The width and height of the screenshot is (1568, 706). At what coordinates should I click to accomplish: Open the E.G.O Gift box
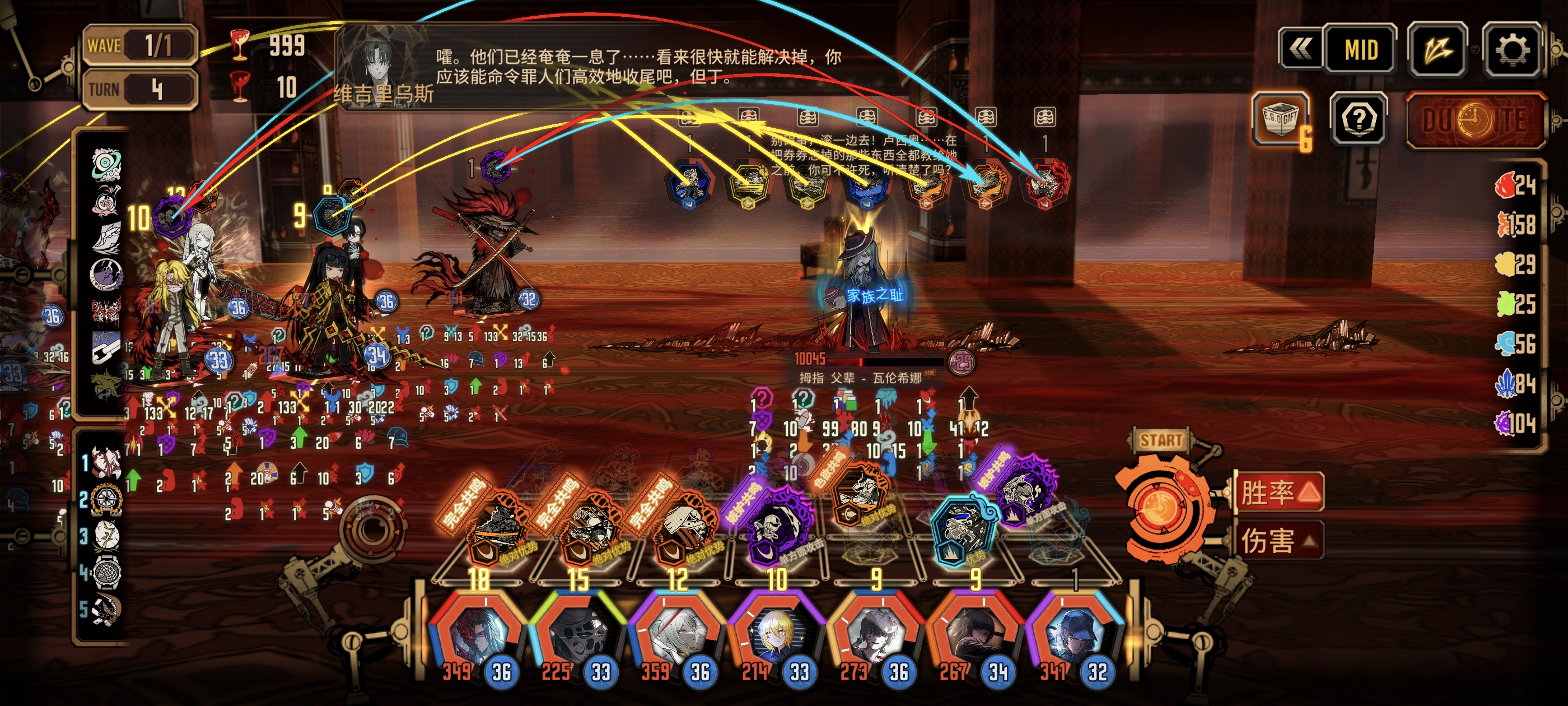(1281, 119)
